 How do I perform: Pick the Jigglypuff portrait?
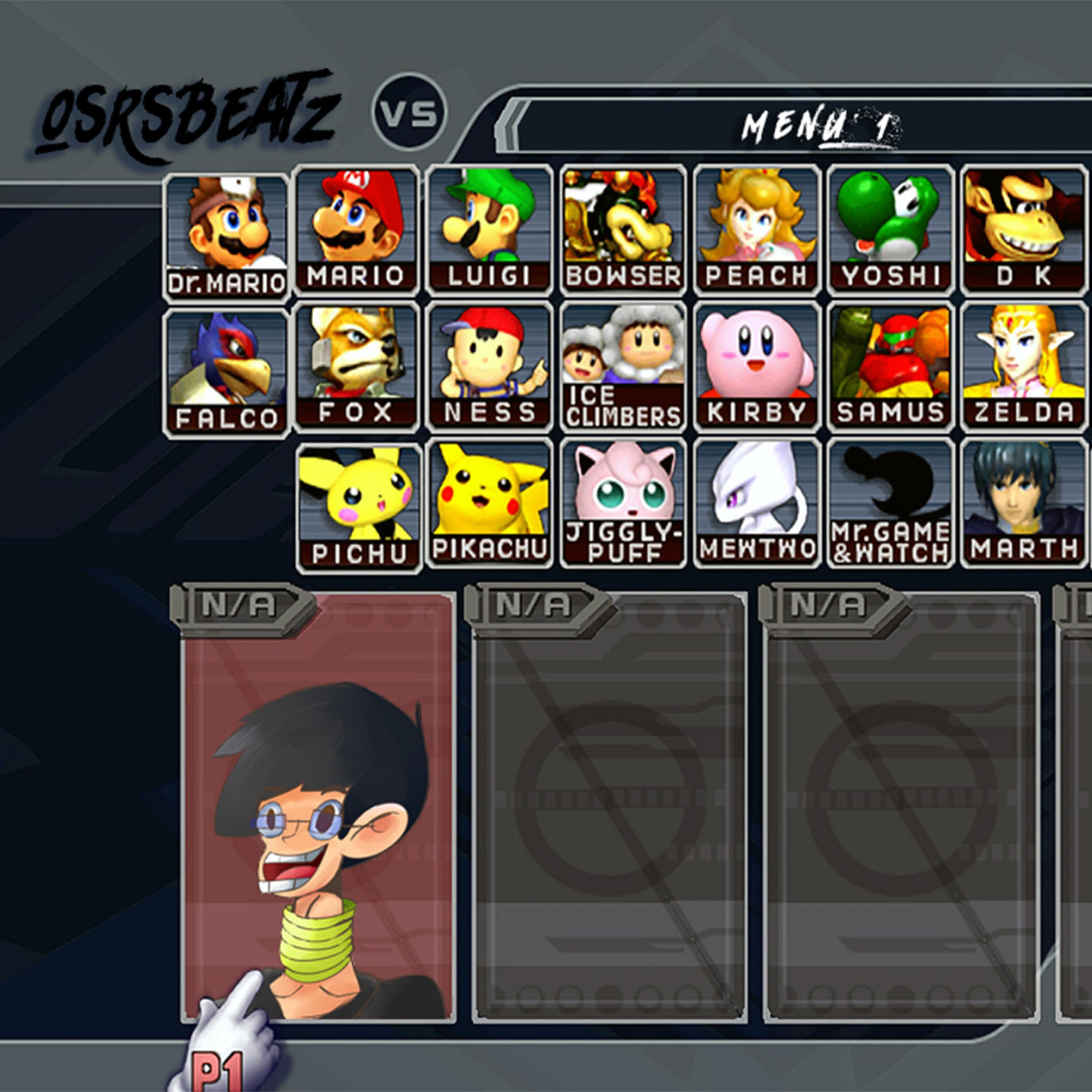point(622,503)
